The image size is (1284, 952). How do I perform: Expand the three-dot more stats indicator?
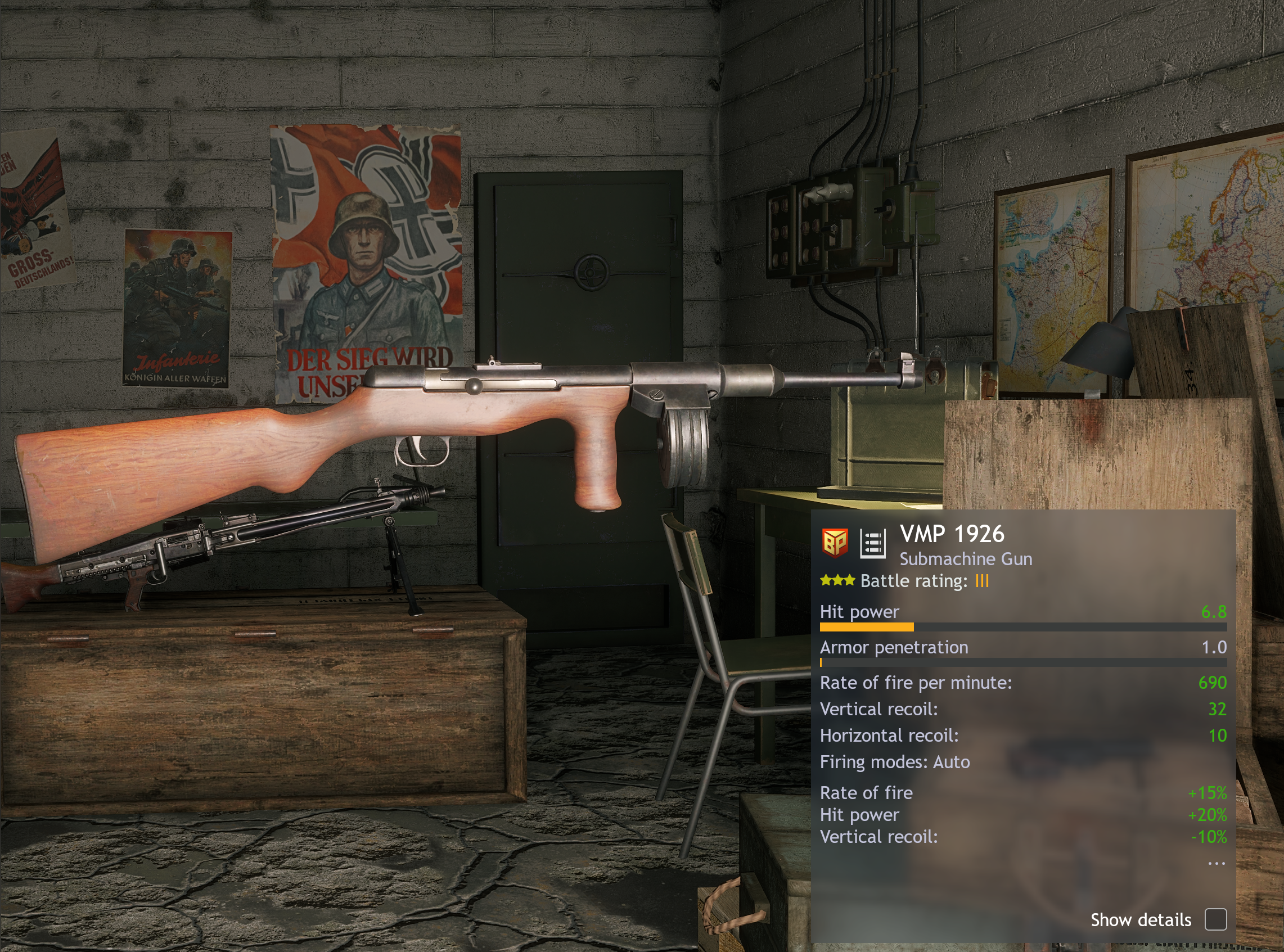click(x=1216, y=863)
